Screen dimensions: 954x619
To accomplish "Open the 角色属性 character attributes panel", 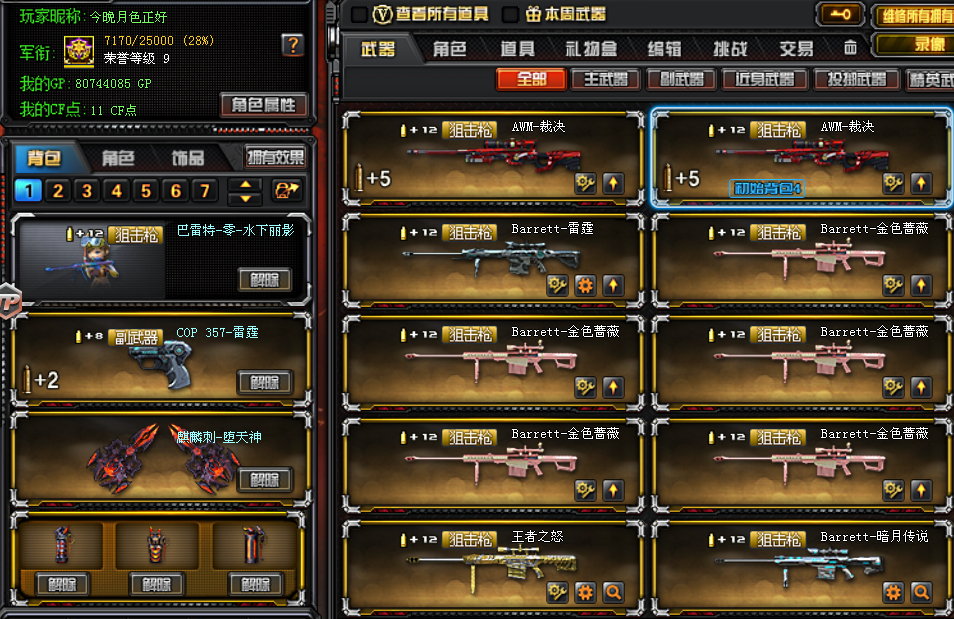I will pyautogui.click(x=263, y=105).
